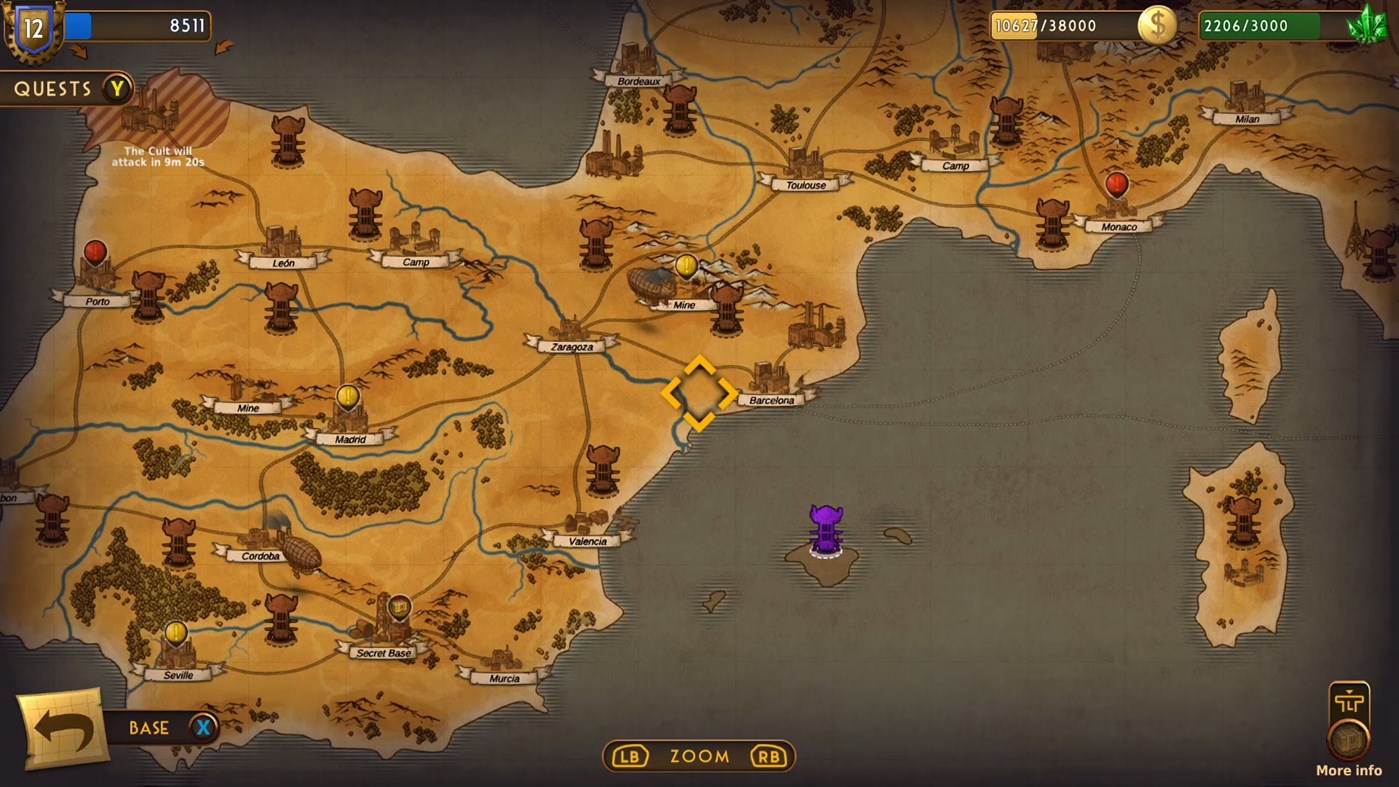Viewport: 1399px width, 787px height.
Task: Click the LB zoom control
Action: coord(628,757)
